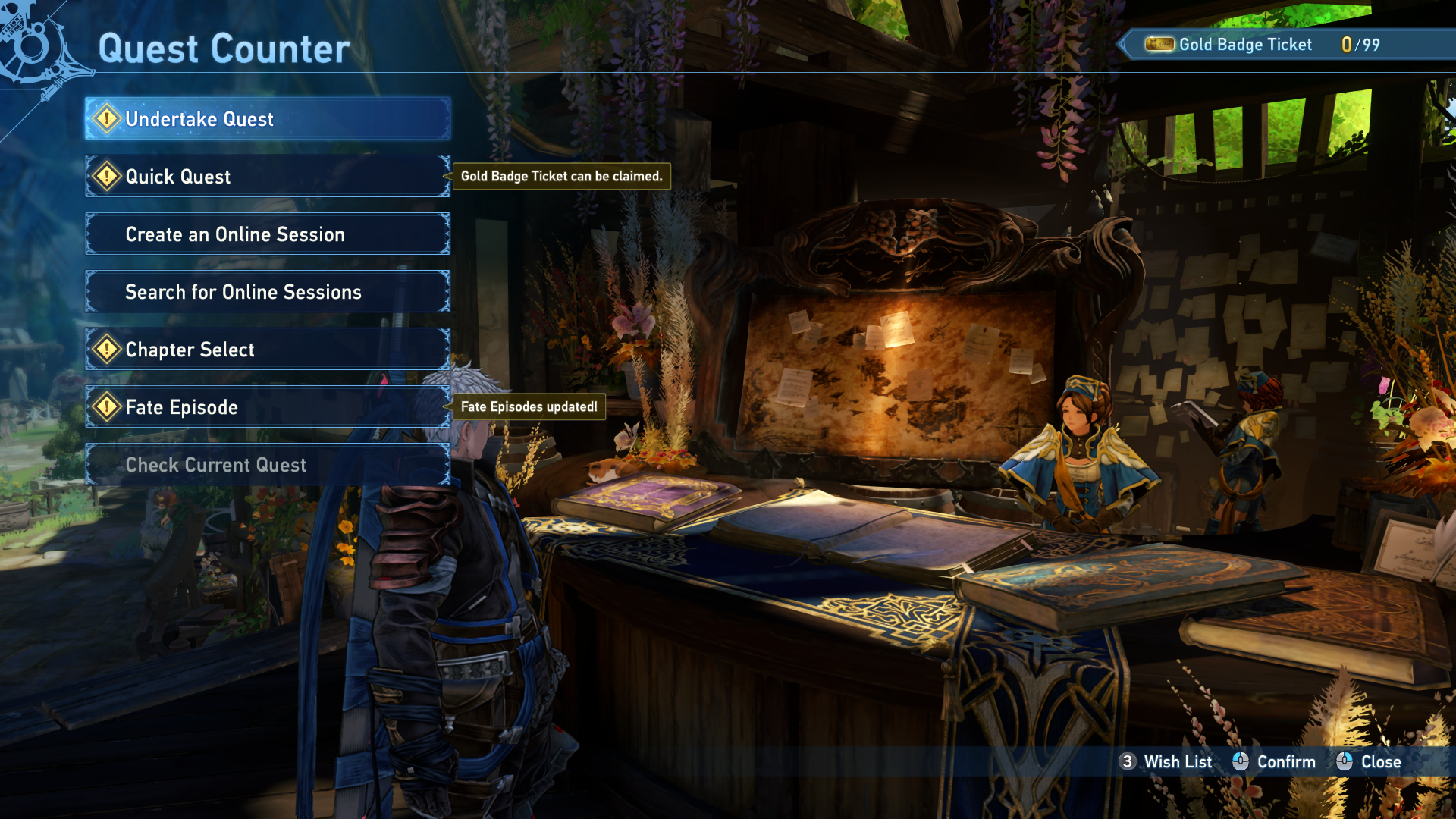Open the Wish List
This screenshot has height=819, width=1456.
click(1177, 762)
